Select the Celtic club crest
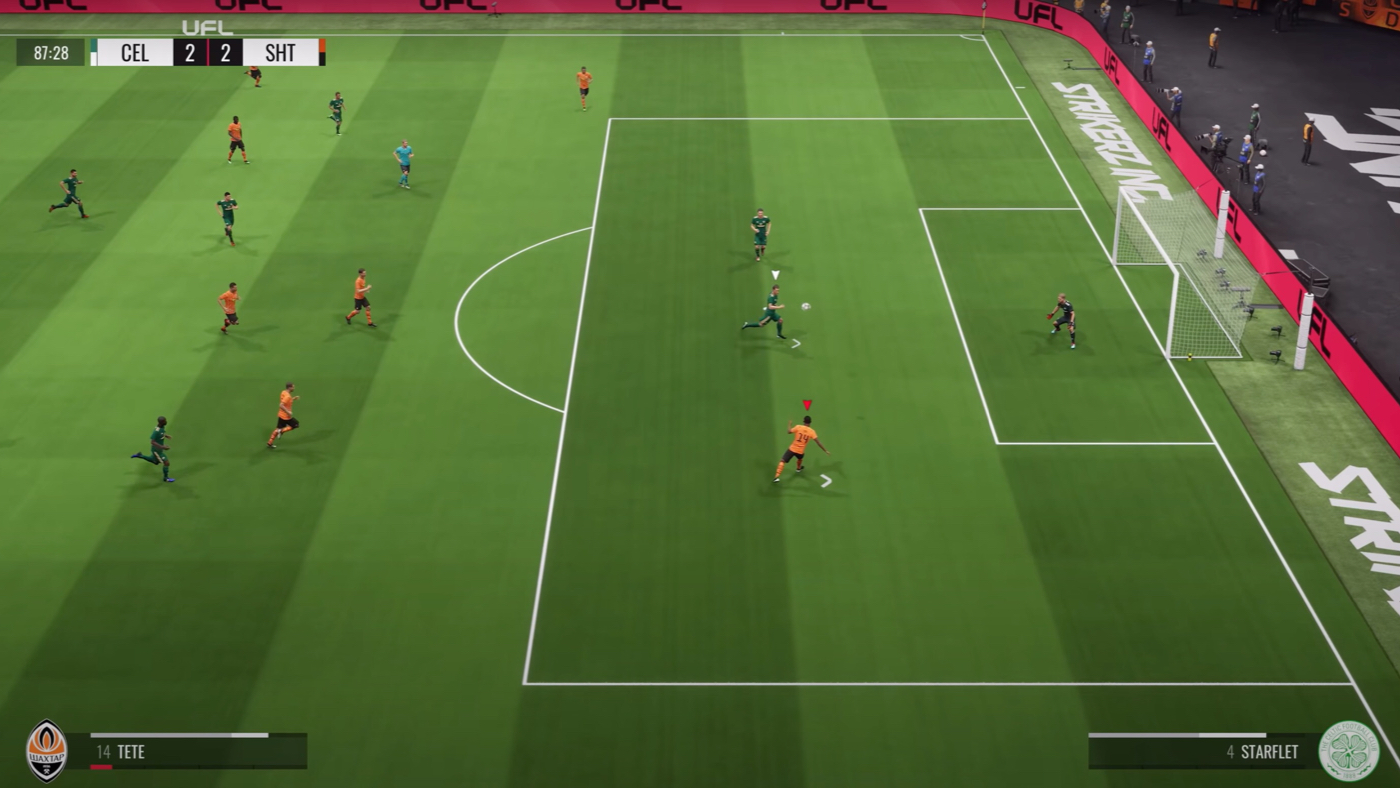Screen dimensions: 1400x788 click(1348, 751)
